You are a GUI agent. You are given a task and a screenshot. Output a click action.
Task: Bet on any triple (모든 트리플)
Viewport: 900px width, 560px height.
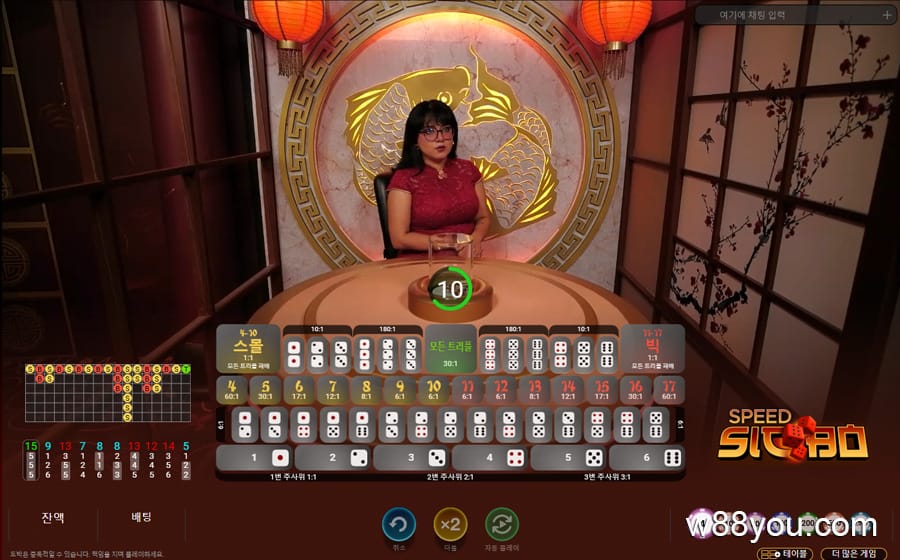point(451,348)
